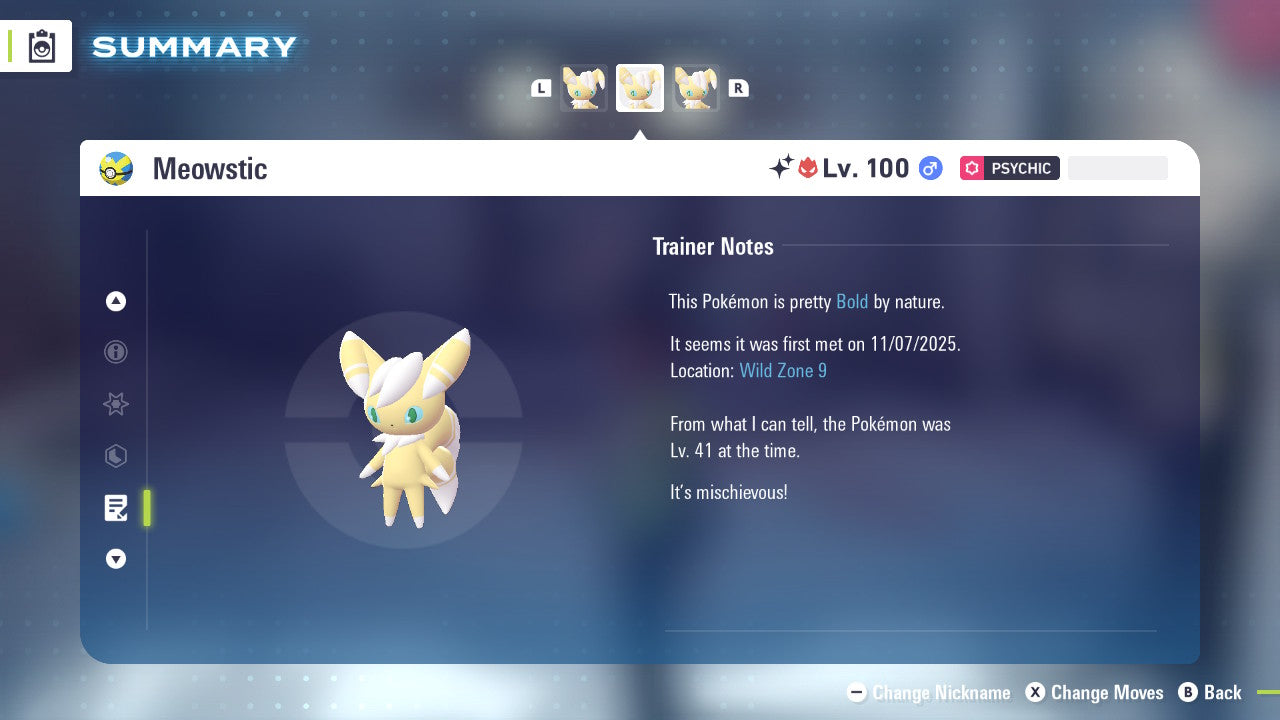The width and height of the screenshot is (1280, 720).
Task: Select the center Meowstic thumbnail
Action: pos(639,88)
